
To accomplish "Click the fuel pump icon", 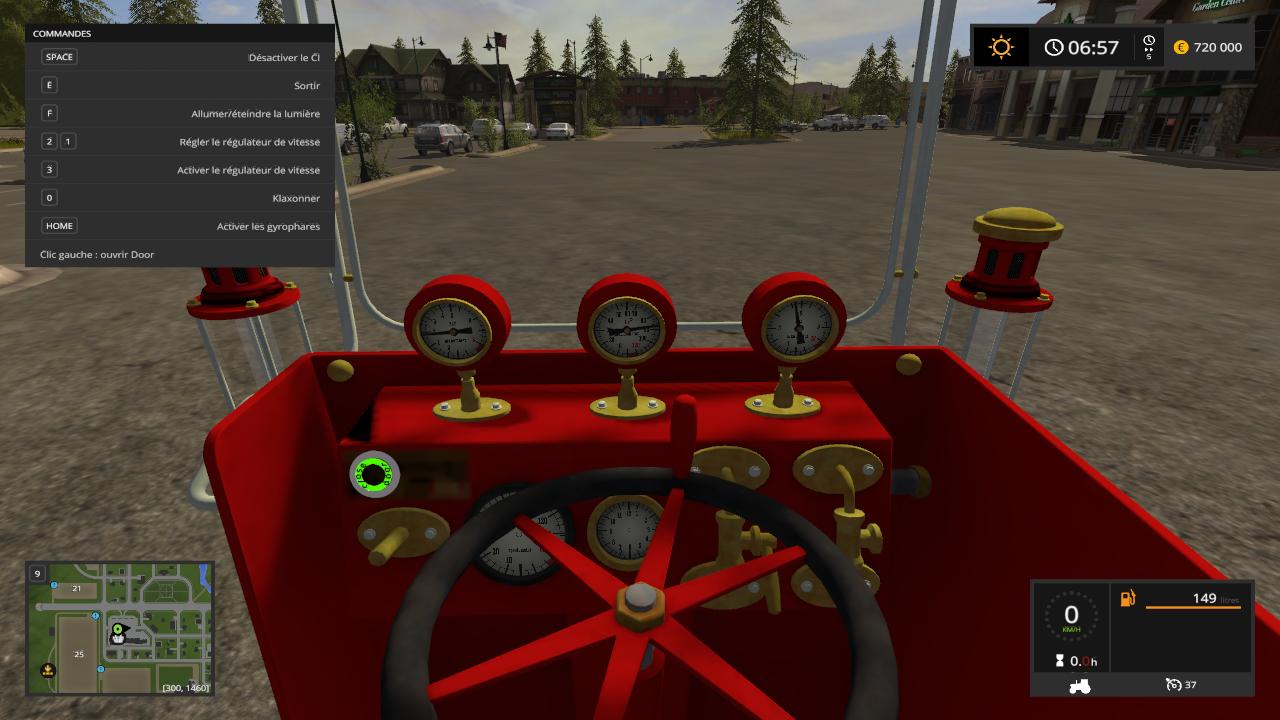I will point(1128,599).
